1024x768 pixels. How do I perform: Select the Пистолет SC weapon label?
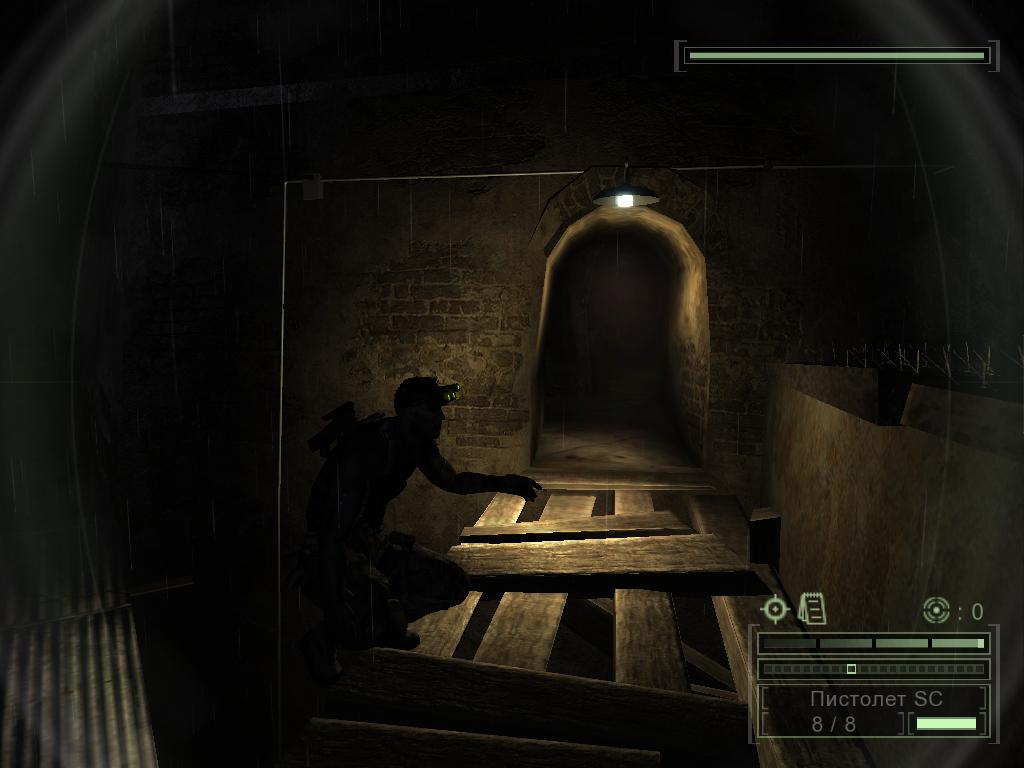pos(876,698)
